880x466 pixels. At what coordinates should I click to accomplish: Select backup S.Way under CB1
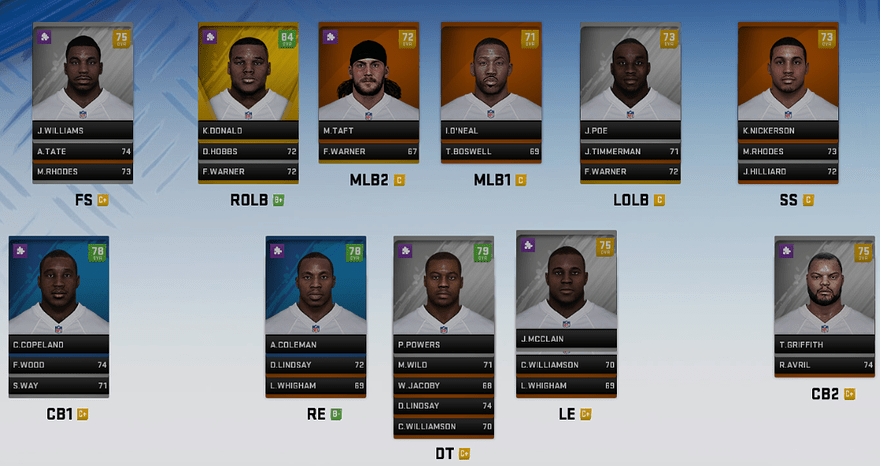(x=59, y=385)
